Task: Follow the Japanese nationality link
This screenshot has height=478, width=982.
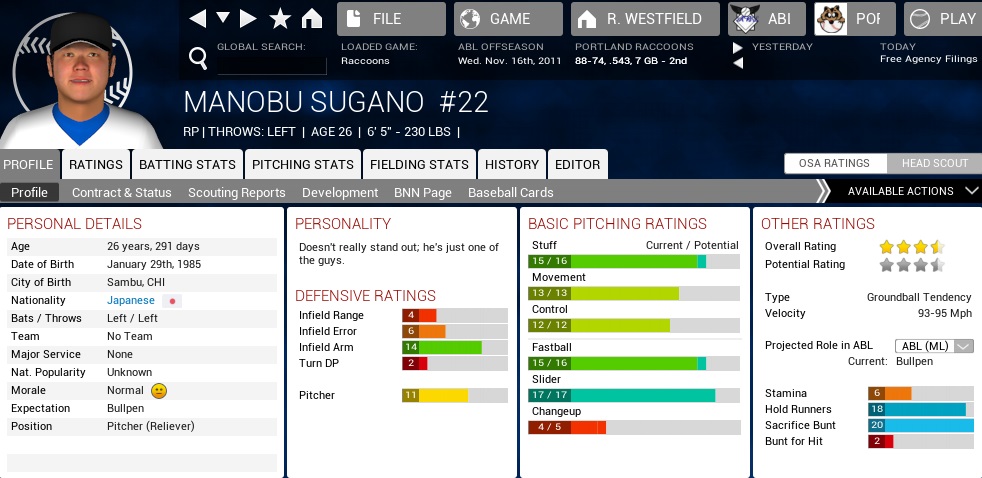Action: 131,300
